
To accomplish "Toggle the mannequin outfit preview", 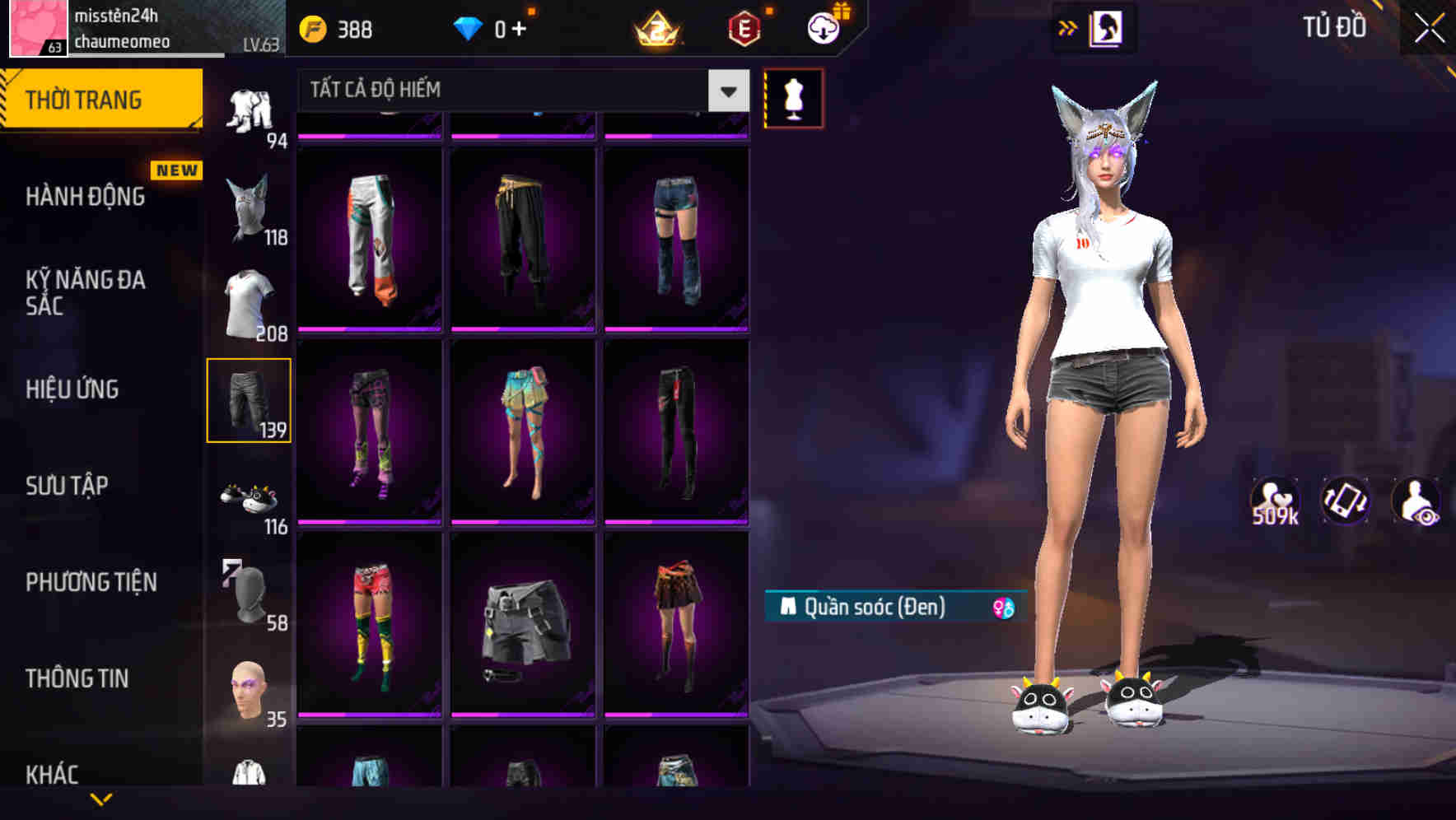I will 793,97.
